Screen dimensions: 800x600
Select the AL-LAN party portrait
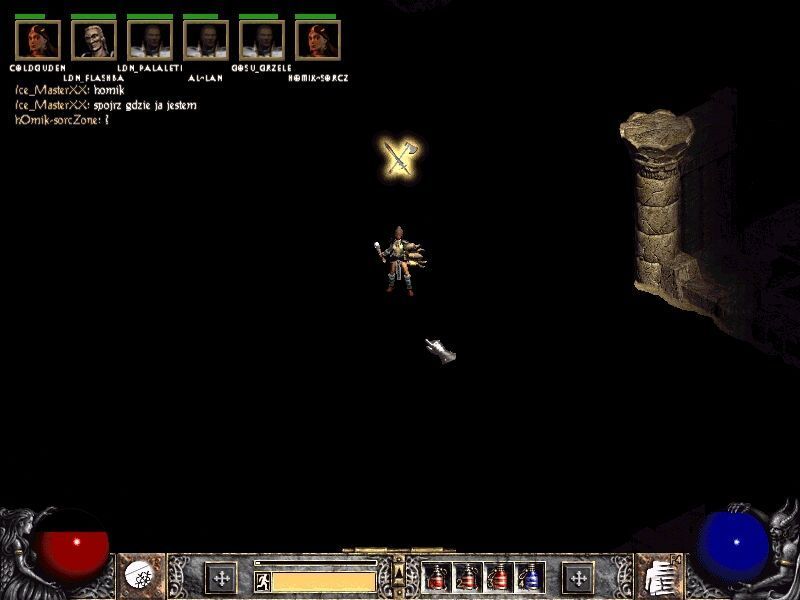coord(206,40)
